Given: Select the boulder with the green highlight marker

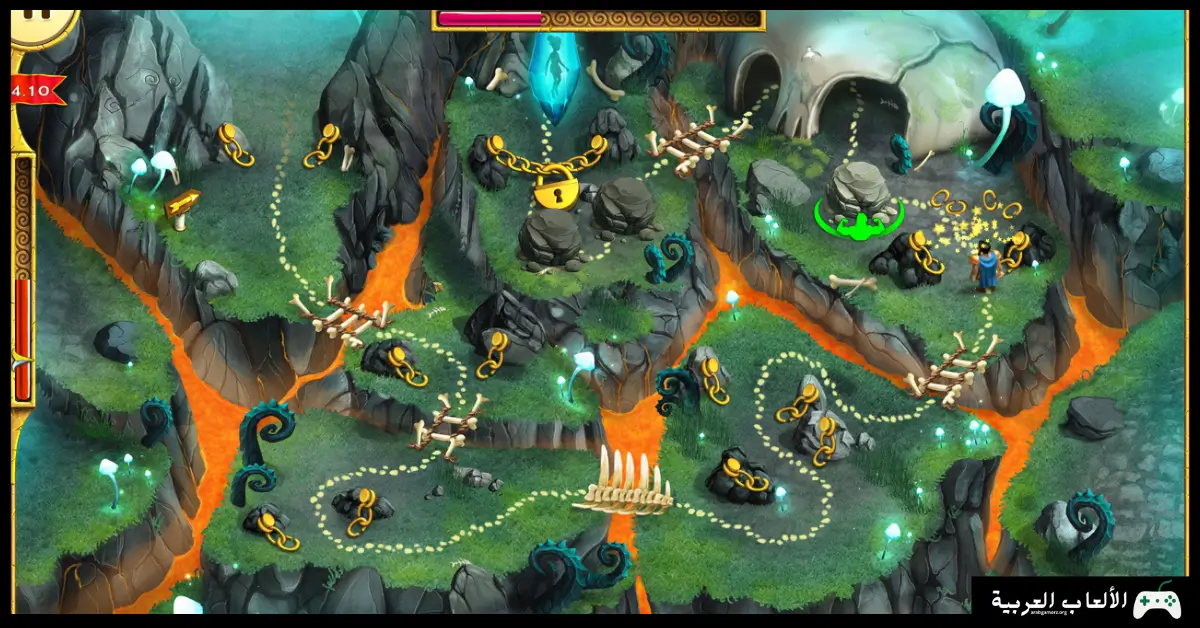Looking at the screenshot, I should [858, 195].
